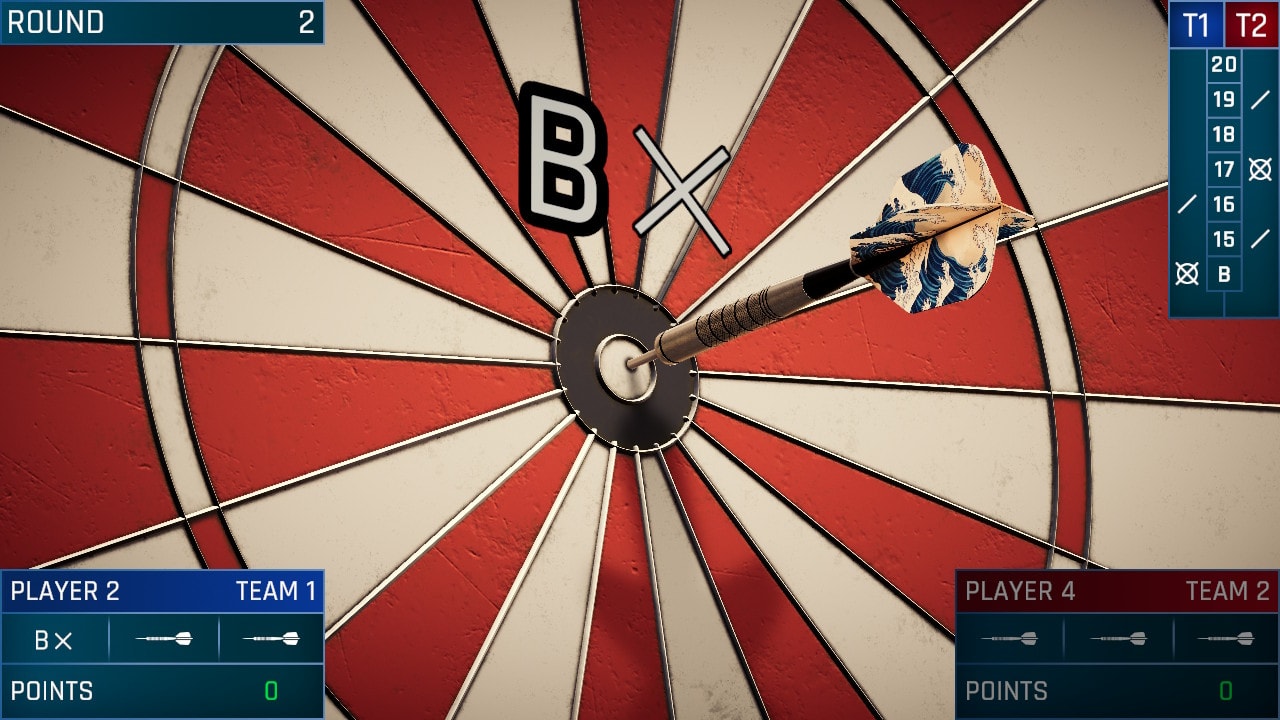The width and height of the screenshot is (1280, 720).
Task: Select the 20 row on the cricket scoreboard
Action: point(1223,62)
